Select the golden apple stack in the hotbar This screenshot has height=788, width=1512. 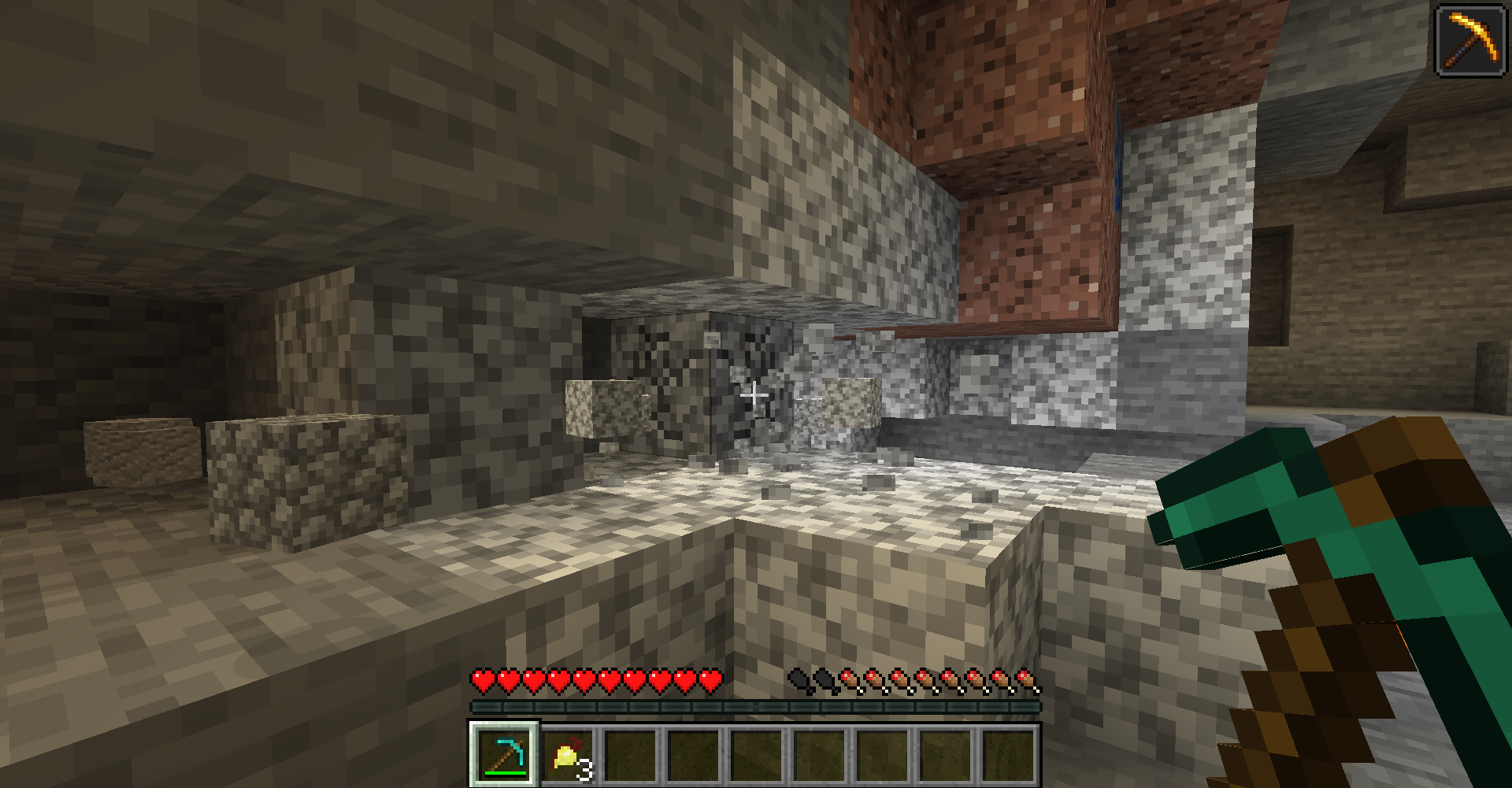[568, 754]
